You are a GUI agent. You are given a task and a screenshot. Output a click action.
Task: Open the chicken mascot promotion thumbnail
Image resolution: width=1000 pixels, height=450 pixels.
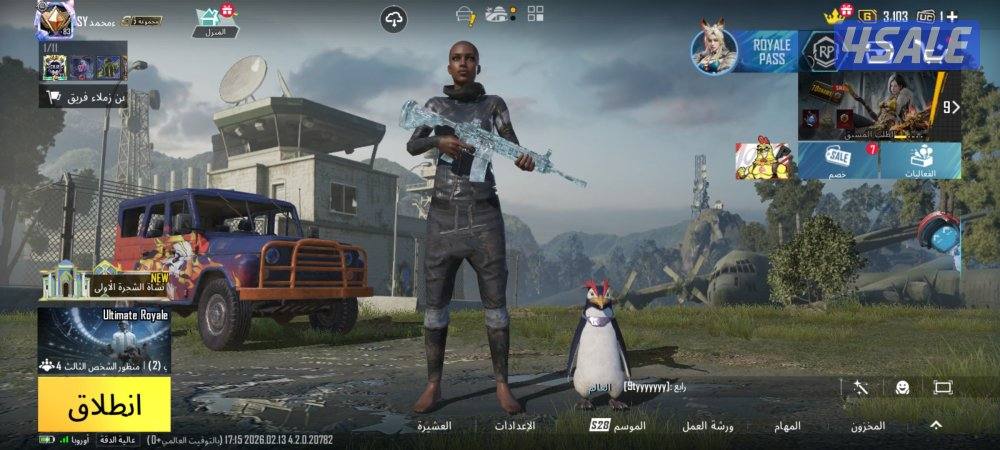tap(765, 160)
